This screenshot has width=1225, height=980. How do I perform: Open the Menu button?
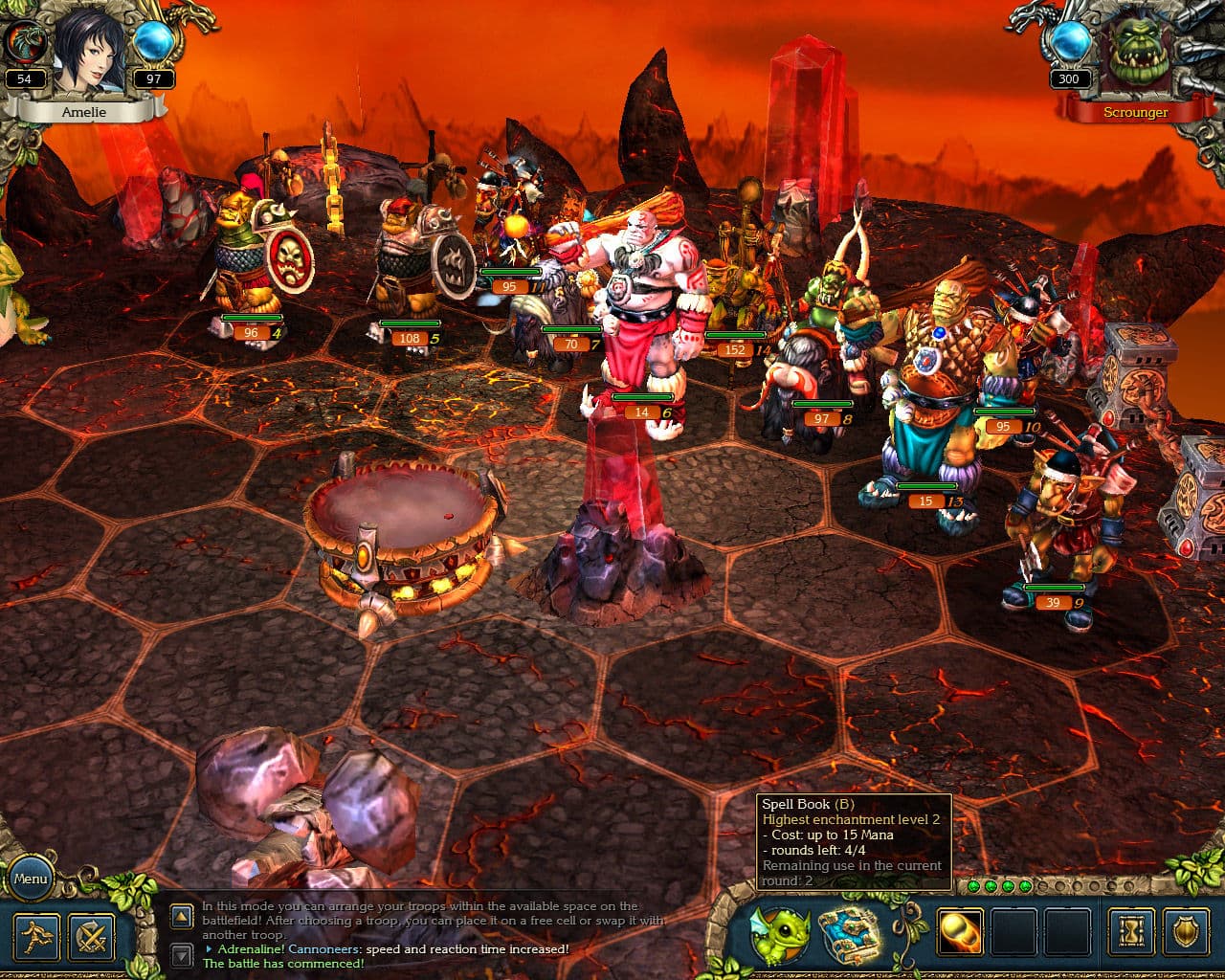(32, 878)
